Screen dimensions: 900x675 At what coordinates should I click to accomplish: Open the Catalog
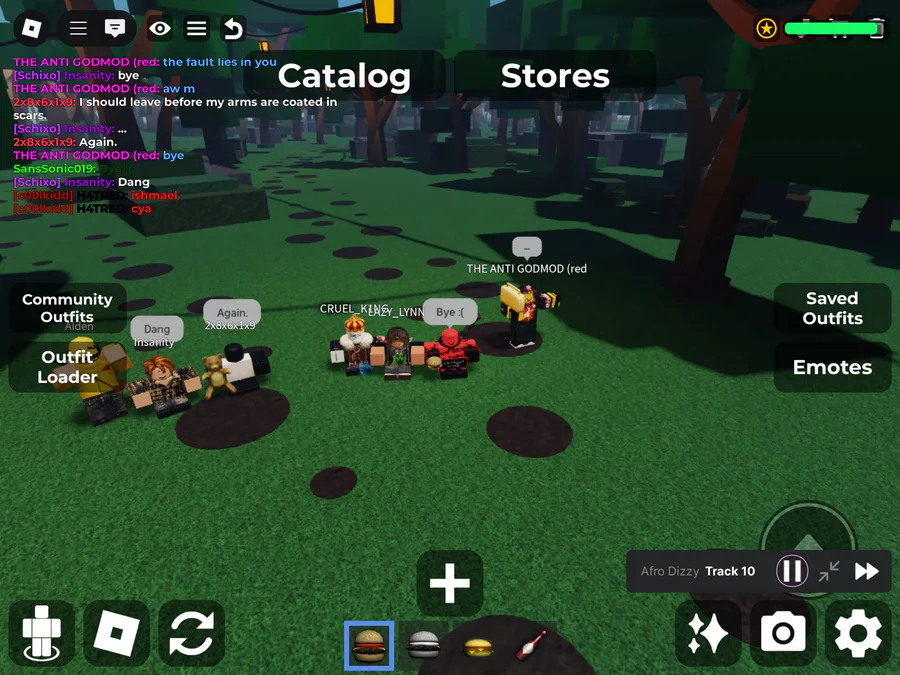(344, 76)
